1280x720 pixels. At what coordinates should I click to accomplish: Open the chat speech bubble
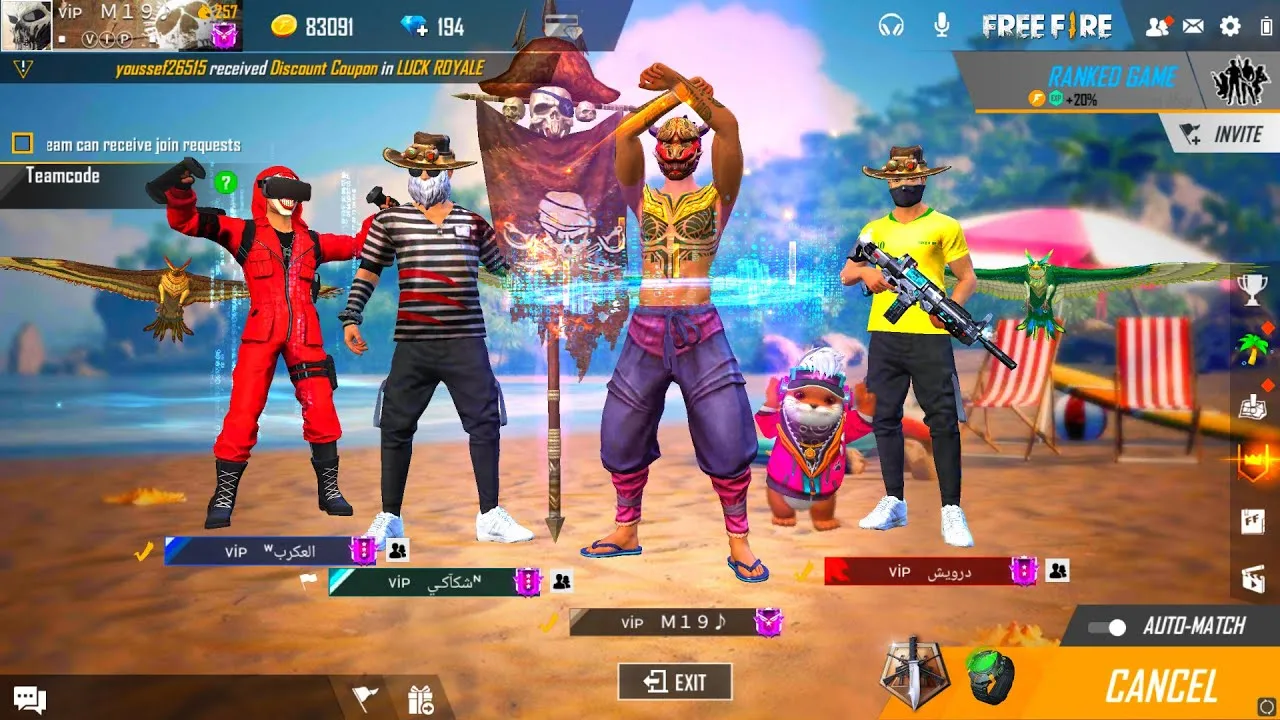[x=29, y=699]
